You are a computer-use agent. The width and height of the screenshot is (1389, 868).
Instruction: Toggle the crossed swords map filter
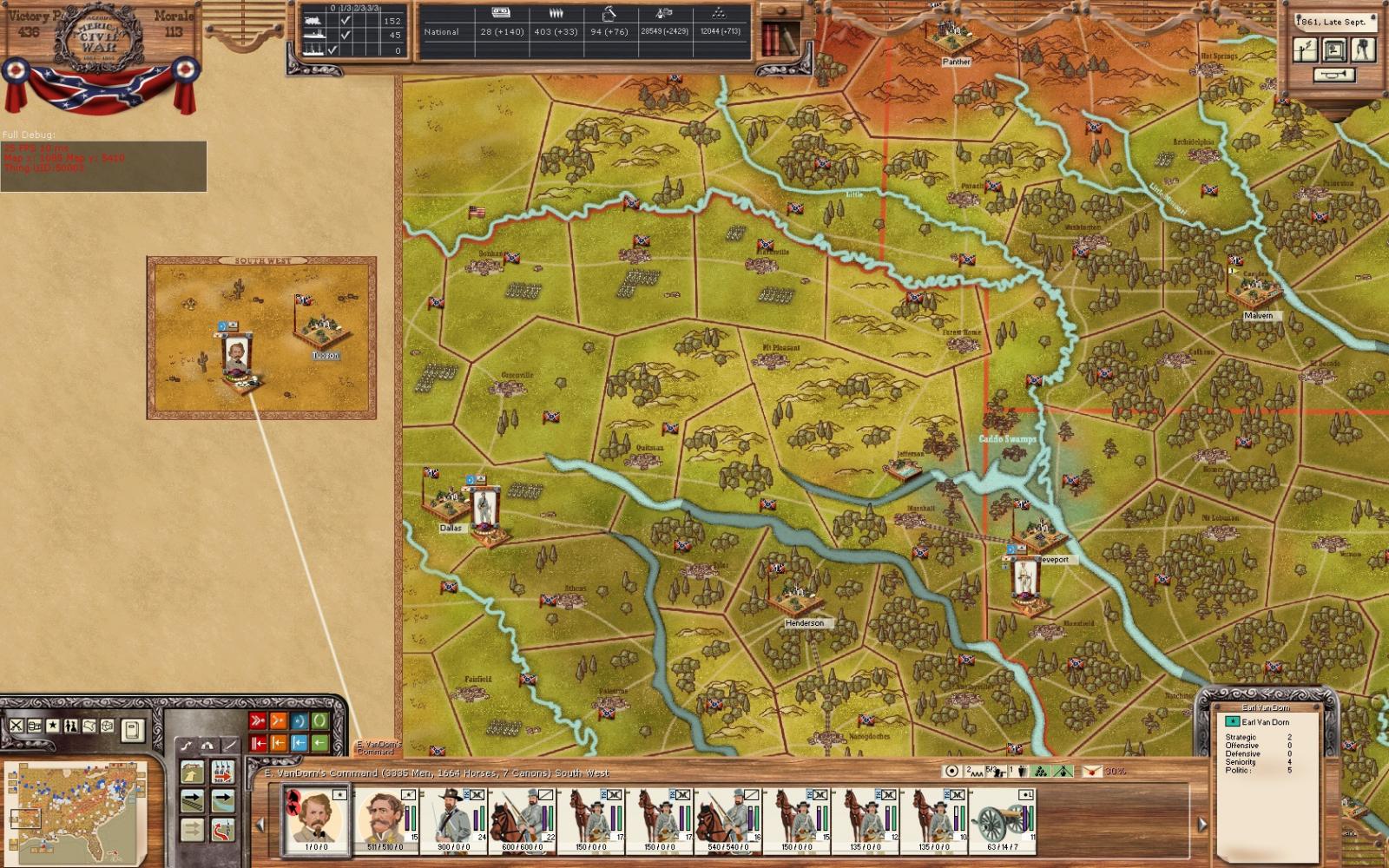click(x=16, y=726)
